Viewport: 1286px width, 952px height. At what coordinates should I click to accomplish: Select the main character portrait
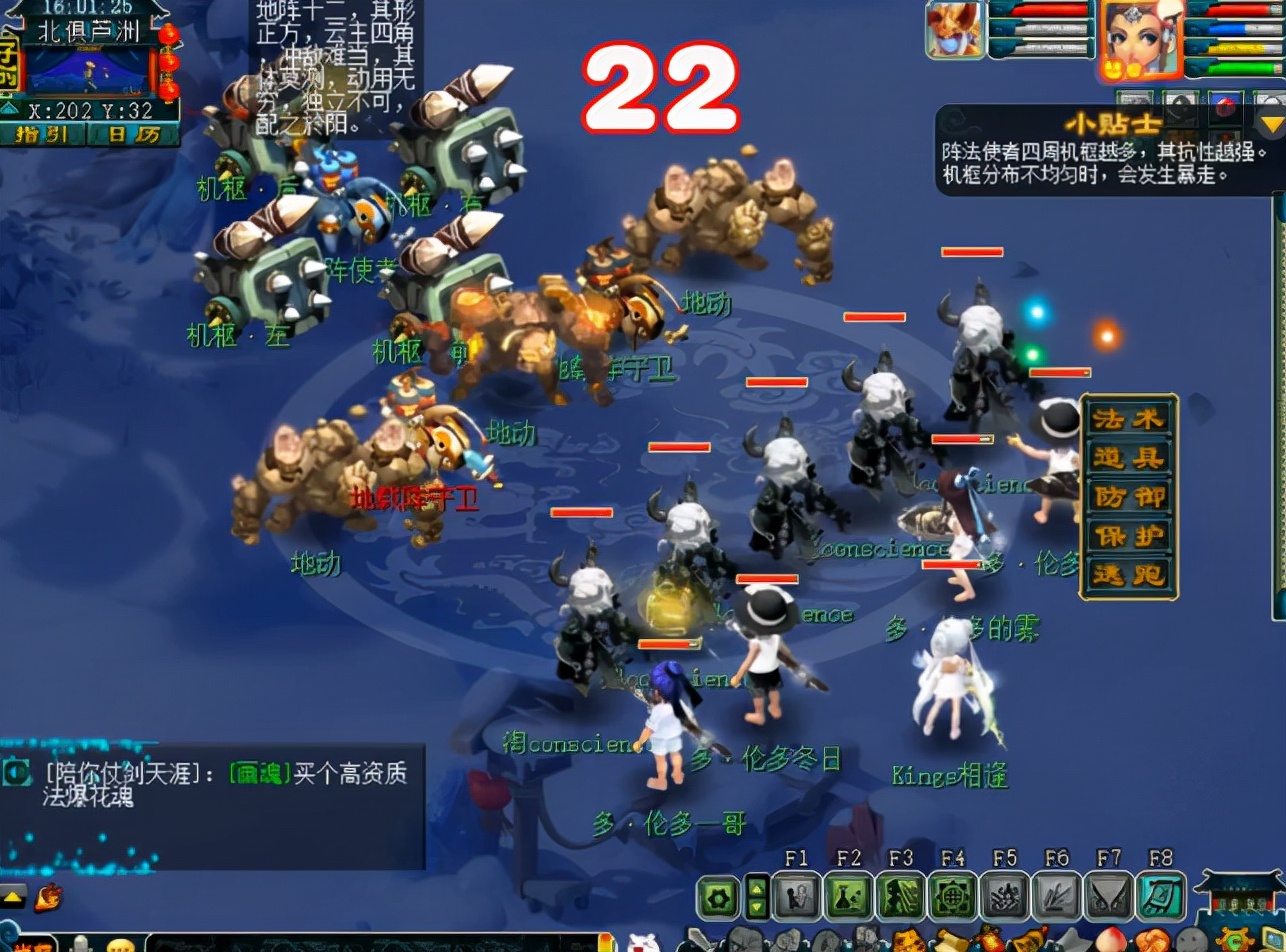point(1139,38)
